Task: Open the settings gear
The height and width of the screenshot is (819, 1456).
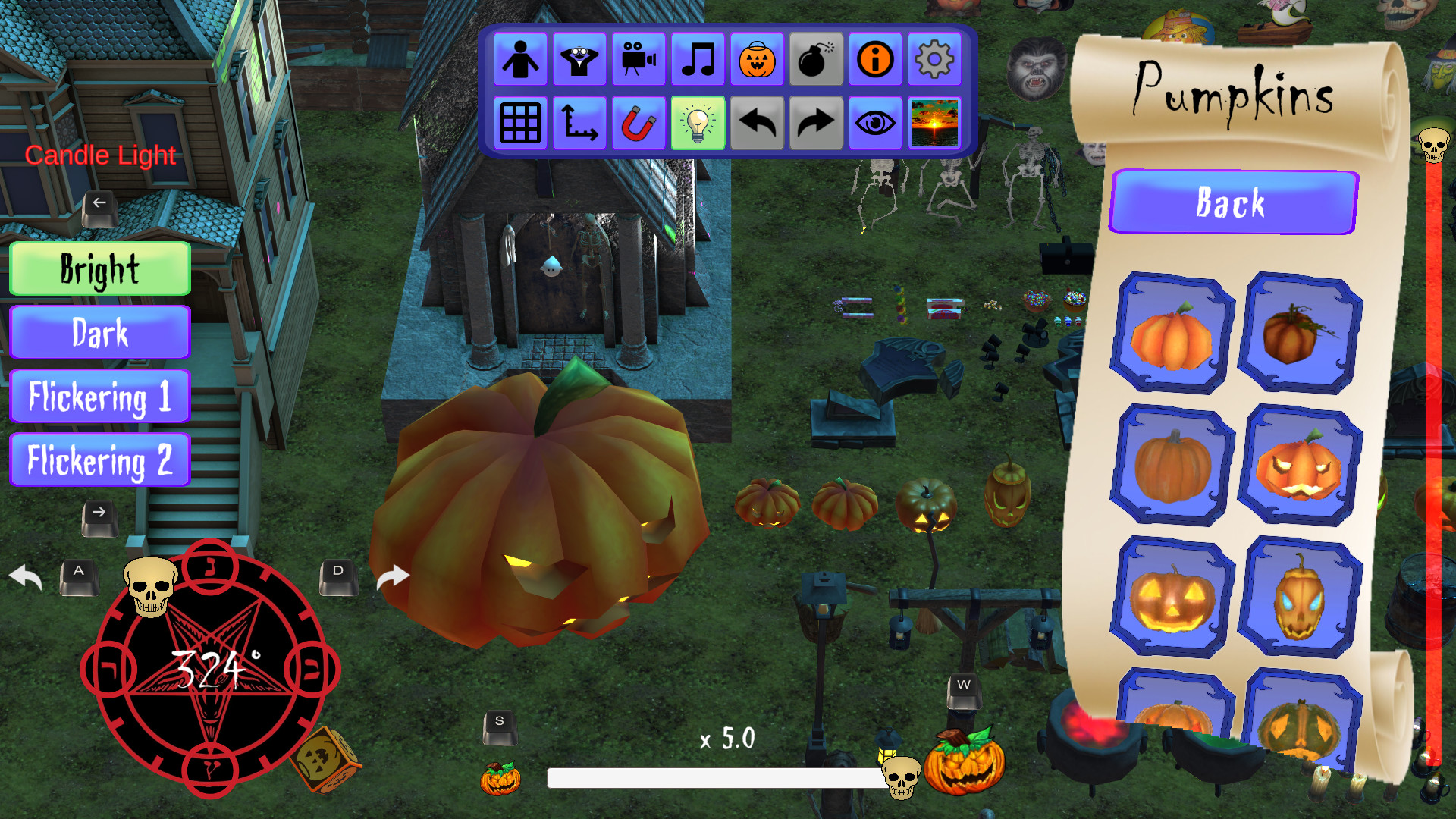Action: pyautogui.click(x=934, y=60)
